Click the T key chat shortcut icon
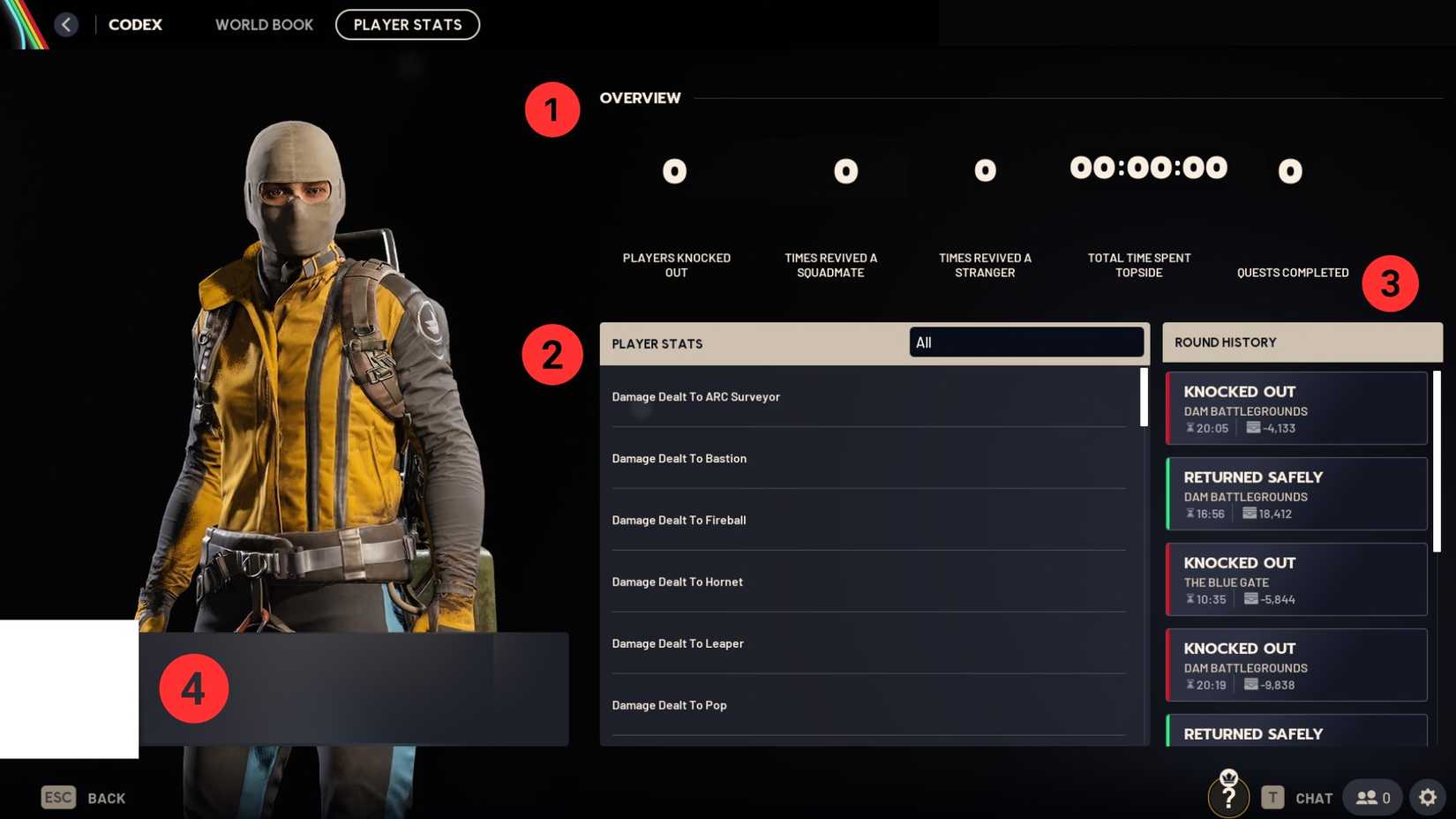This screenshot has width=1456, height=819. 1272,797
